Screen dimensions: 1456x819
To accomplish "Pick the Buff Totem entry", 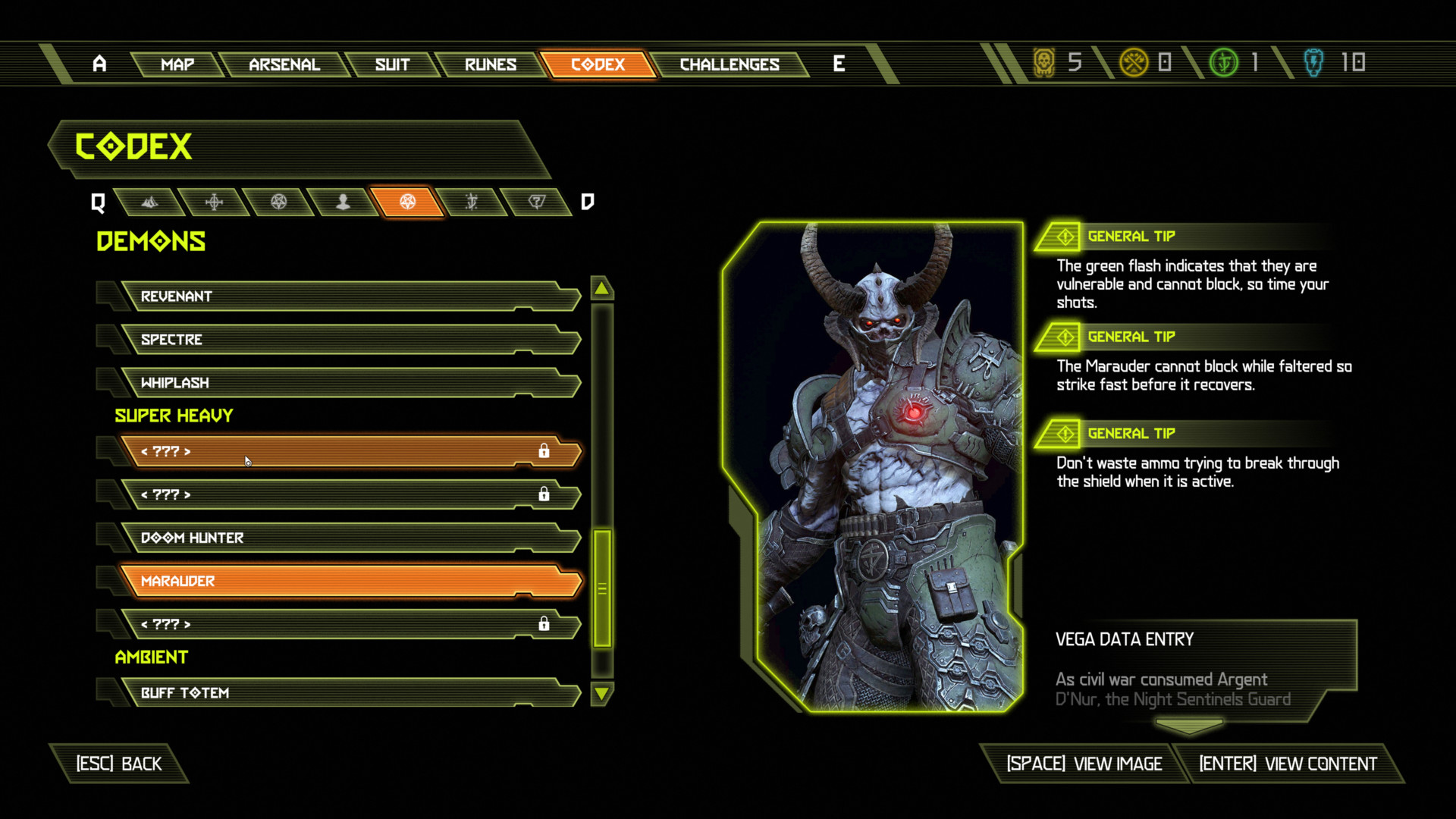I will (349, 692).
